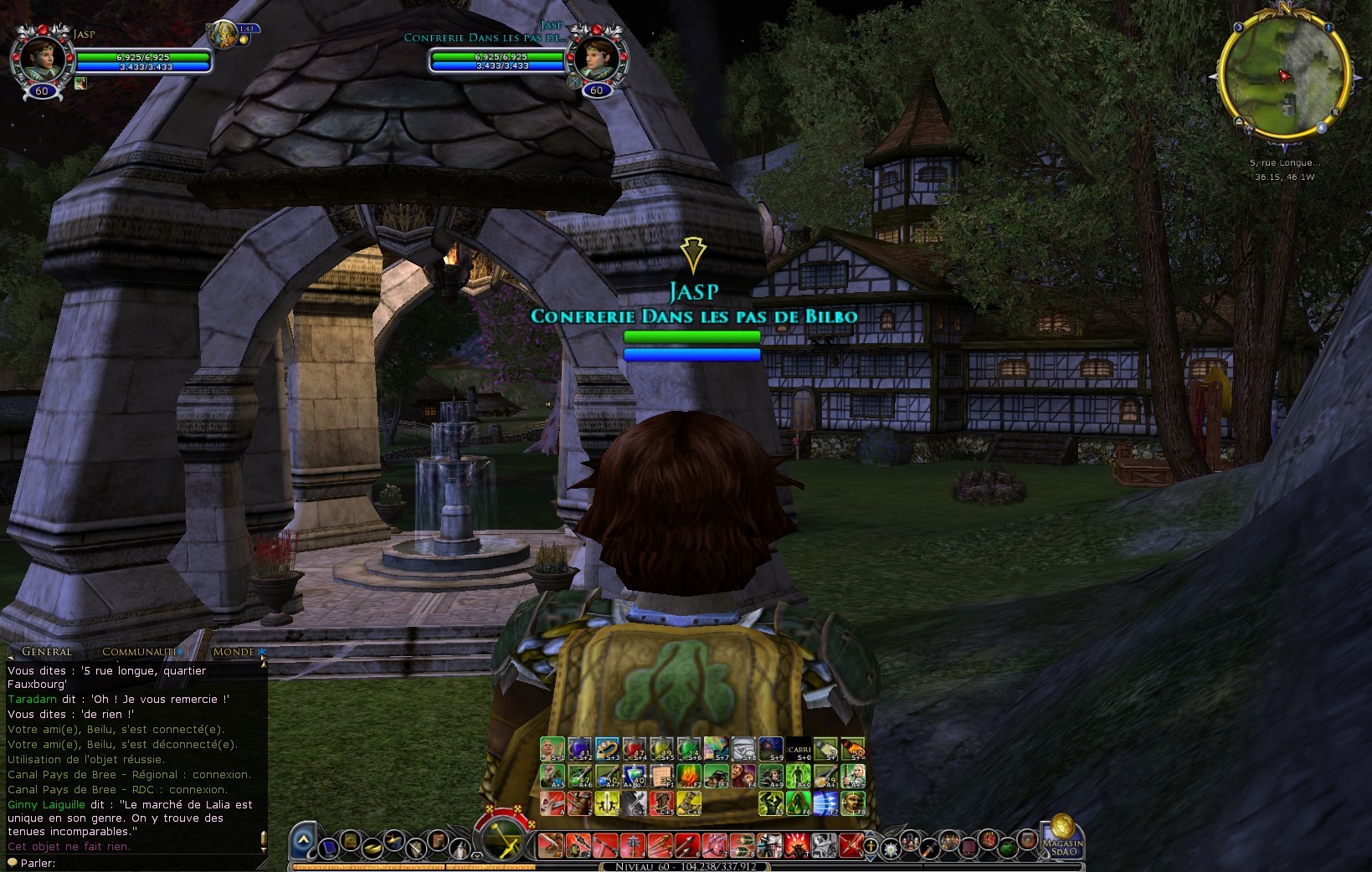Select the blue monitor system menu icon
The width and height of the screenshot is (1372, 872).
(x=329, y=849)
